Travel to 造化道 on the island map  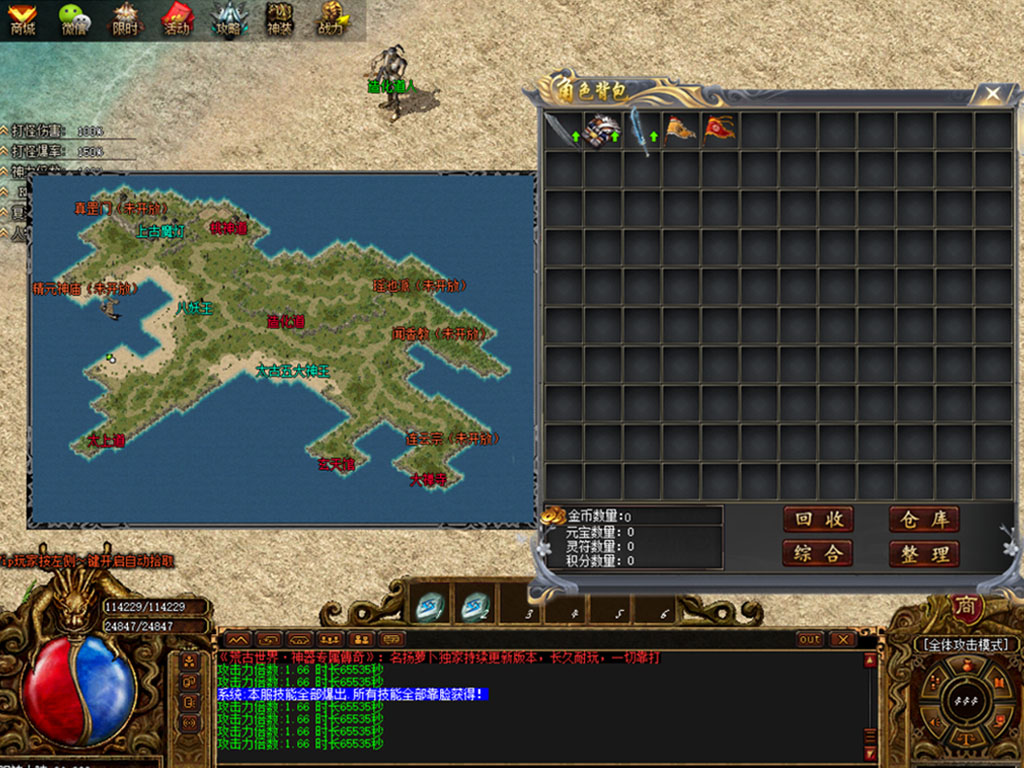(285, 322)
